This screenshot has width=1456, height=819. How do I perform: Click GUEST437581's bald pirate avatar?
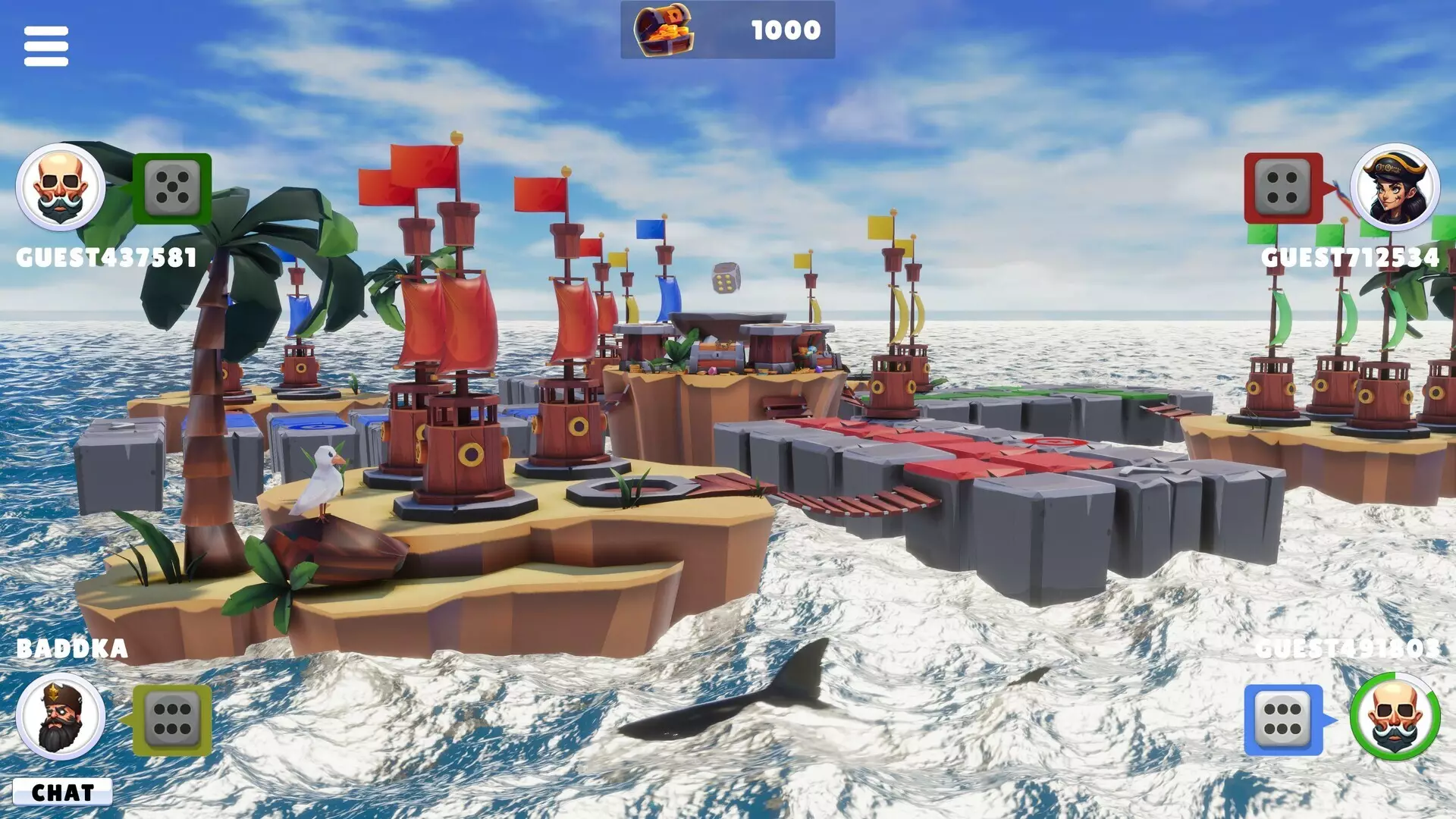click(58, 187)
